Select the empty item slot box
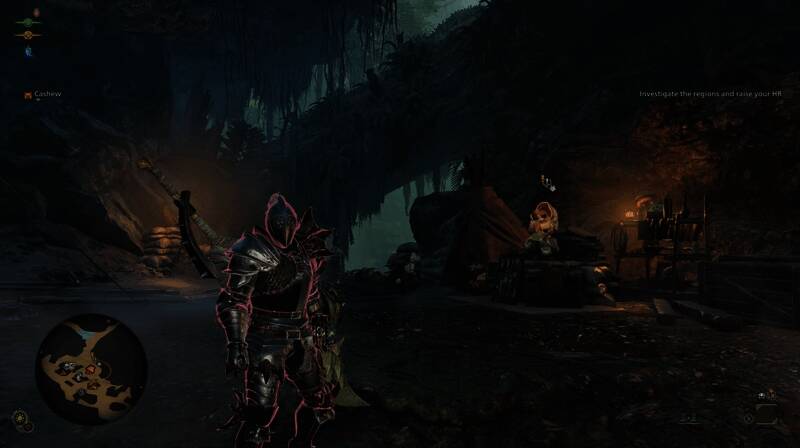Screen dimensions: 800x448 pyautogui.click(x=766, y=416)
